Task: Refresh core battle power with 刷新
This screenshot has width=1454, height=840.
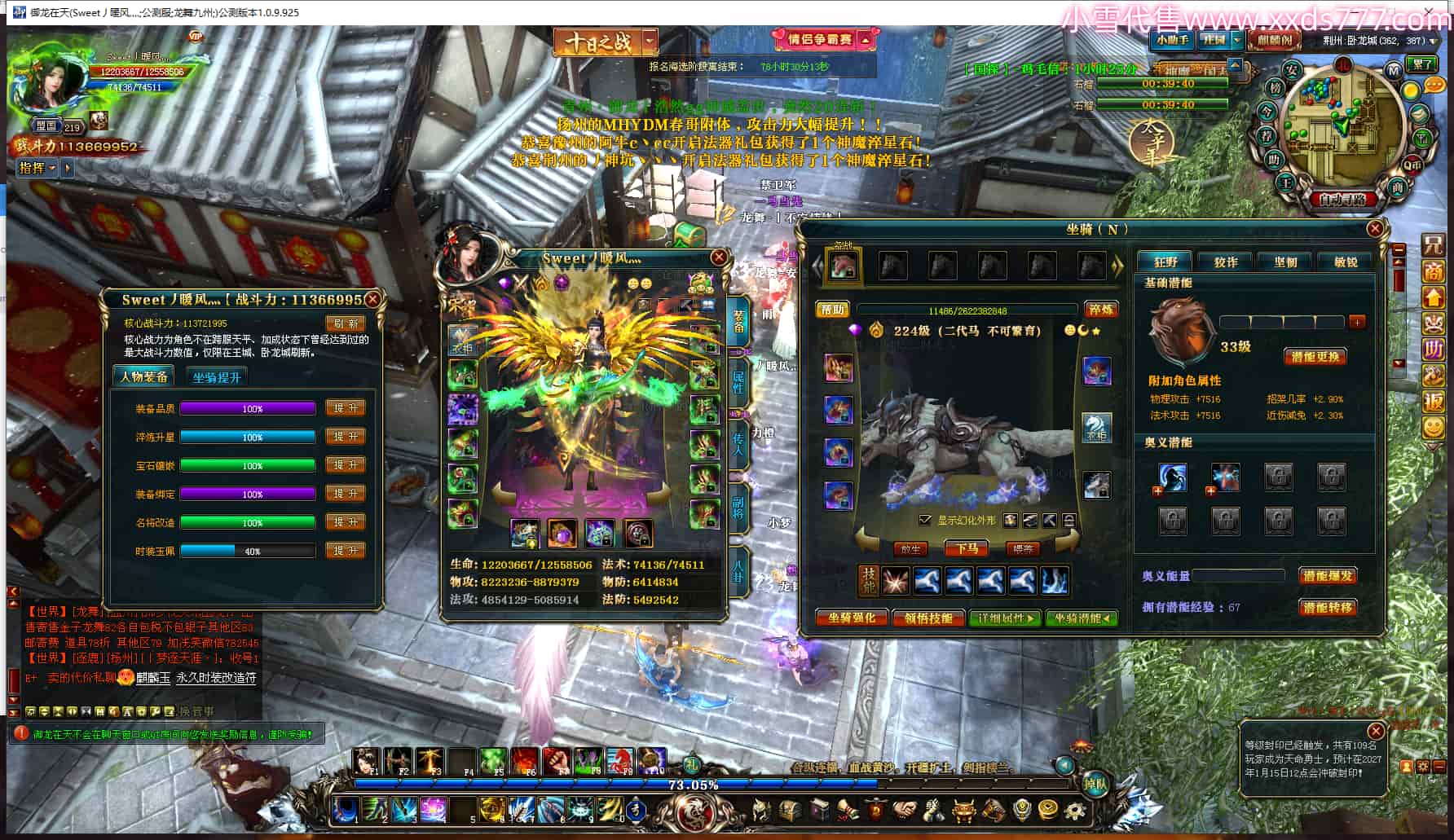Action: tap(346, 323)
